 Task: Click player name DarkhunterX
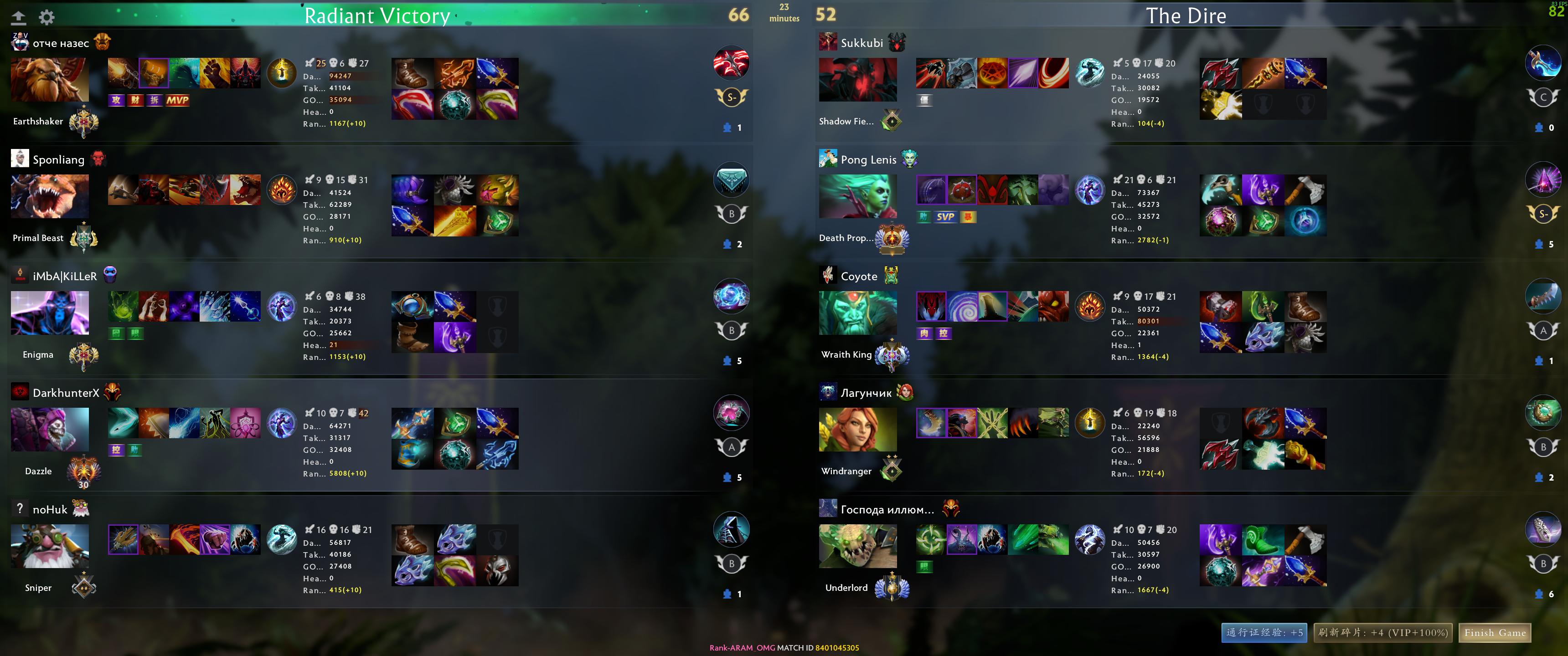(66, 393)
